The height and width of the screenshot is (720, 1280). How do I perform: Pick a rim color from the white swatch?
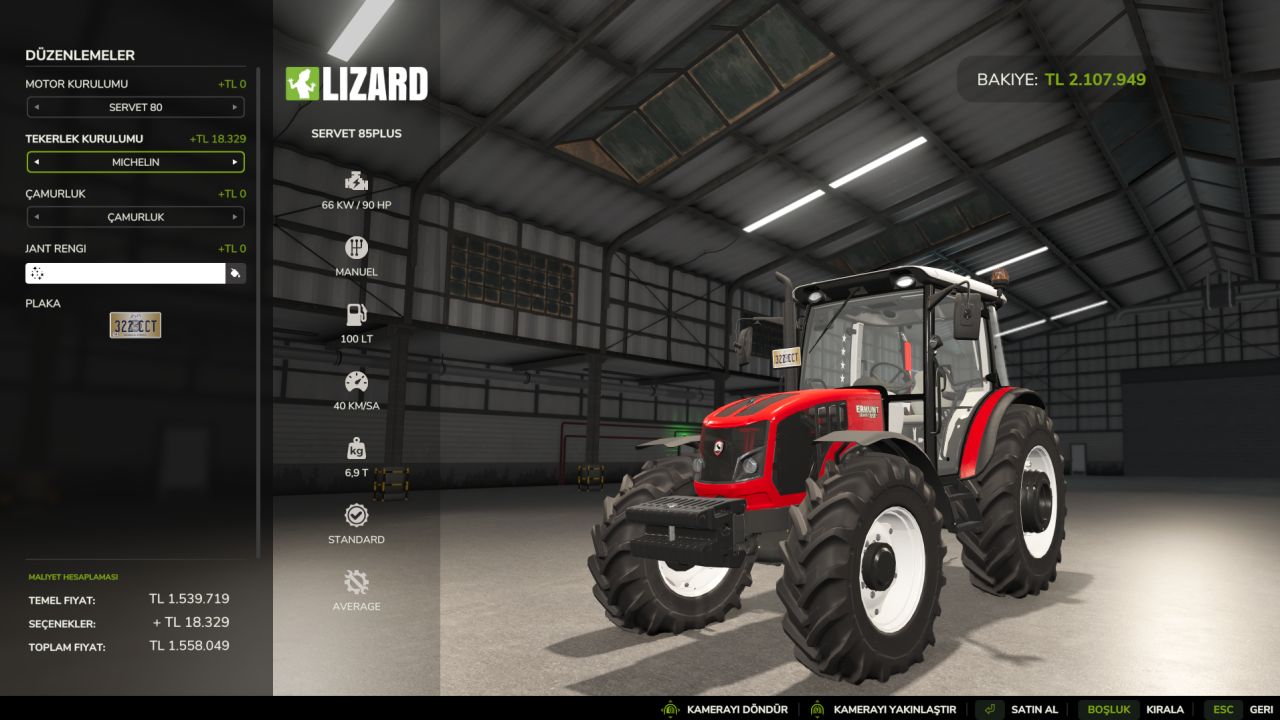[x=125, y=272]
